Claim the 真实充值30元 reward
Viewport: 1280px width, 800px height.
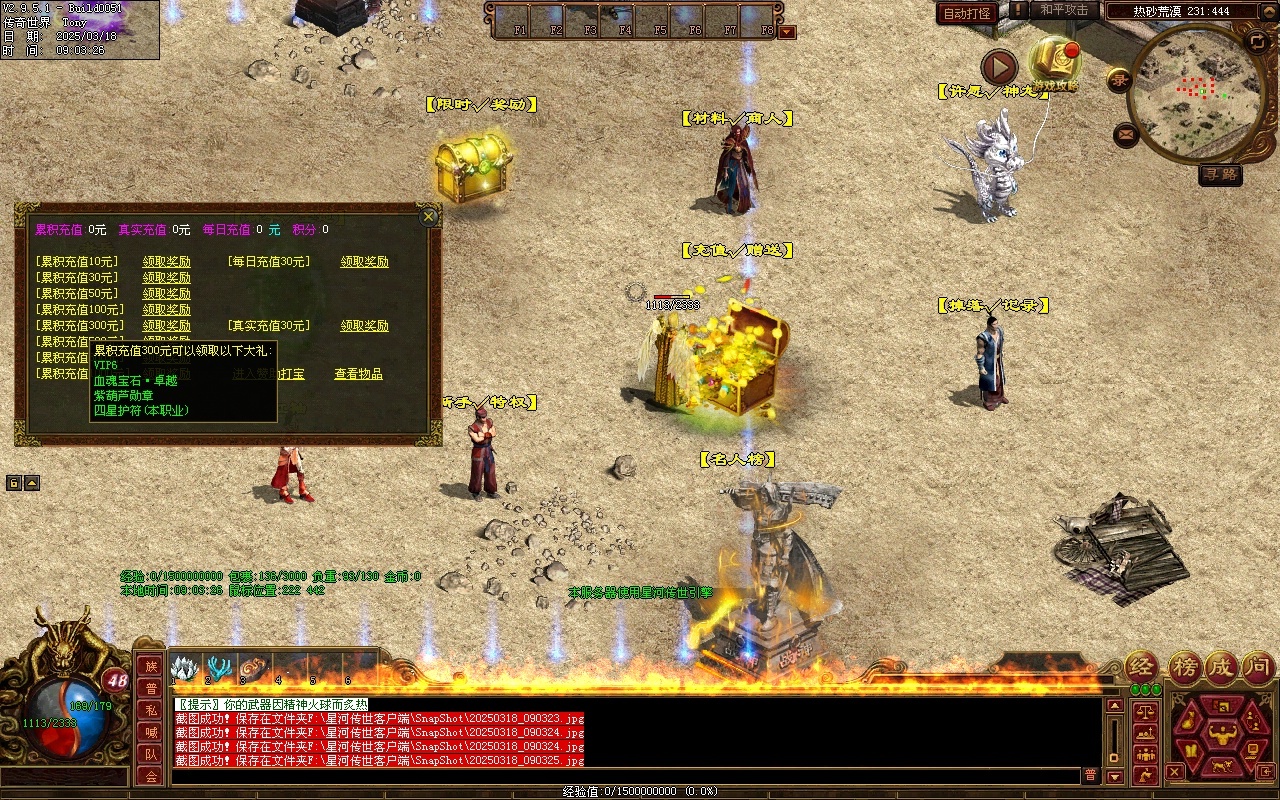364,326
